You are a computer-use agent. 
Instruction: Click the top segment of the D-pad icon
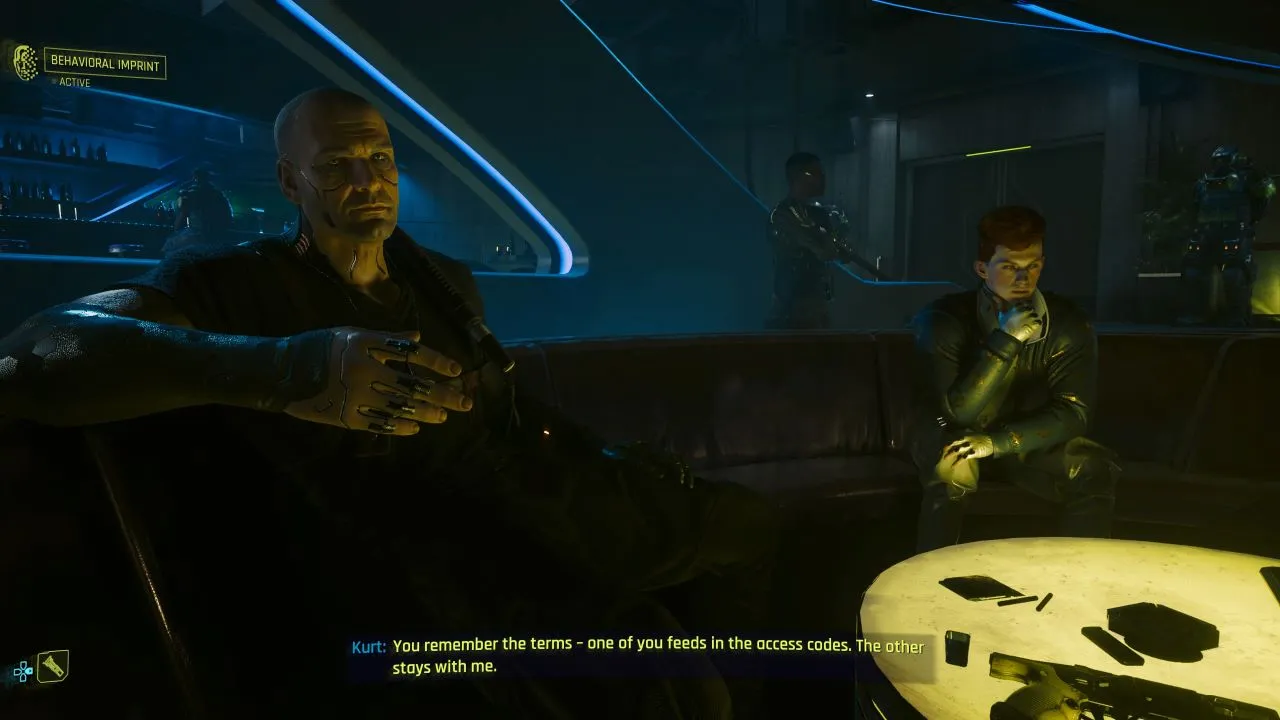pyautogui.click(x=23, y=664)
